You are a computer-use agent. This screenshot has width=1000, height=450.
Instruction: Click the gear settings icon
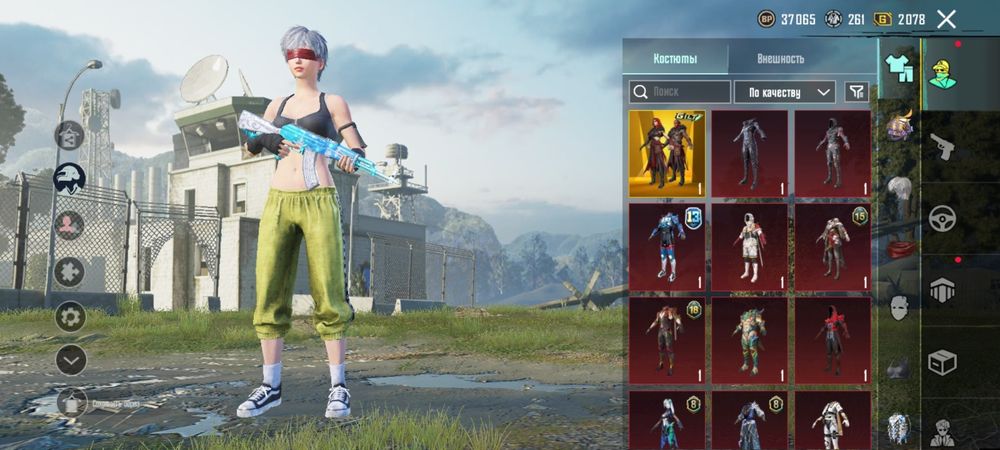[70, 317]
